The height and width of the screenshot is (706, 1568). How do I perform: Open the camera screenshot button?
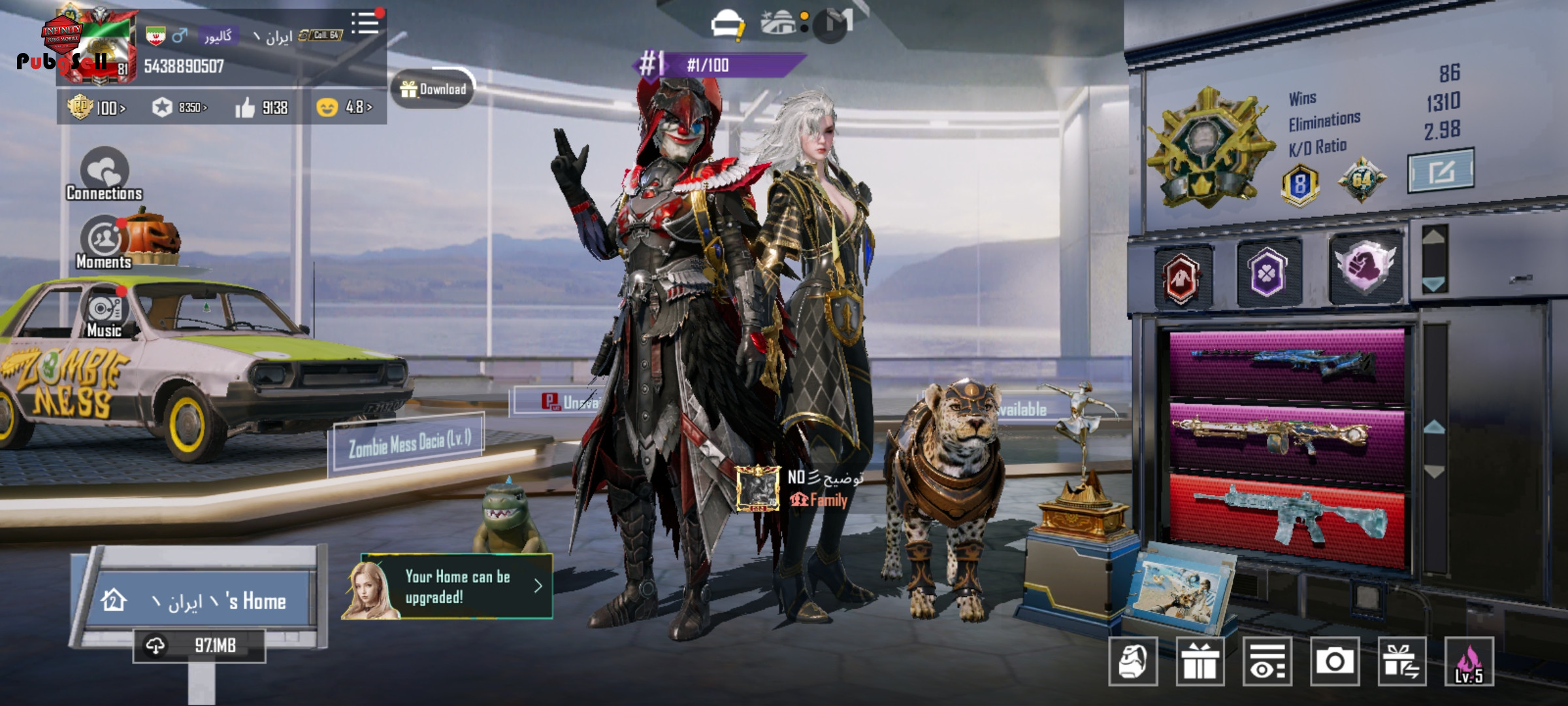click(x=1335, y=662)
